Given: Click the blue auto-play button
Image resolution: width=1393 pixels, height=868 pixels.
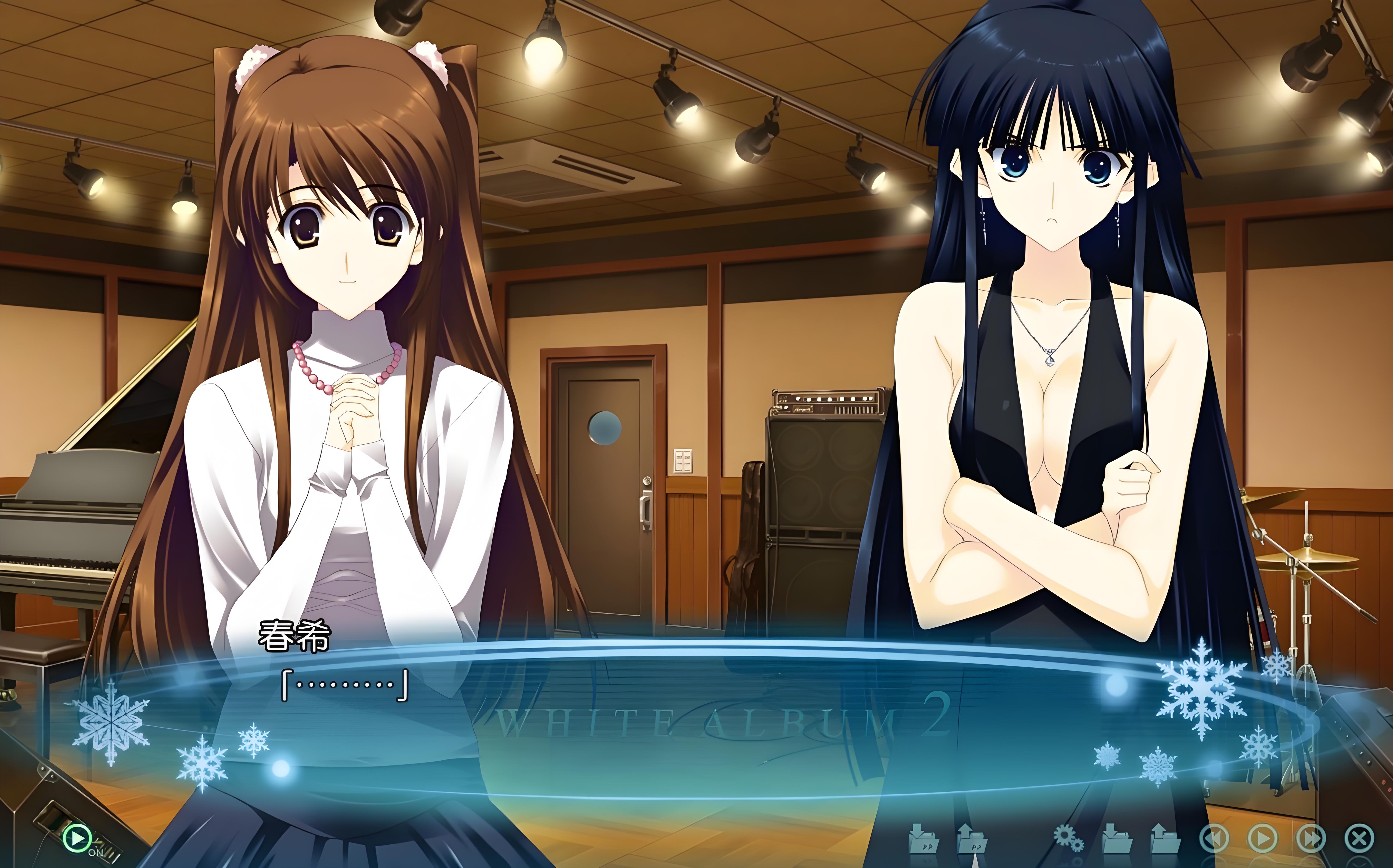Looking at the screenshot, I should click(x=1263, y=839).
